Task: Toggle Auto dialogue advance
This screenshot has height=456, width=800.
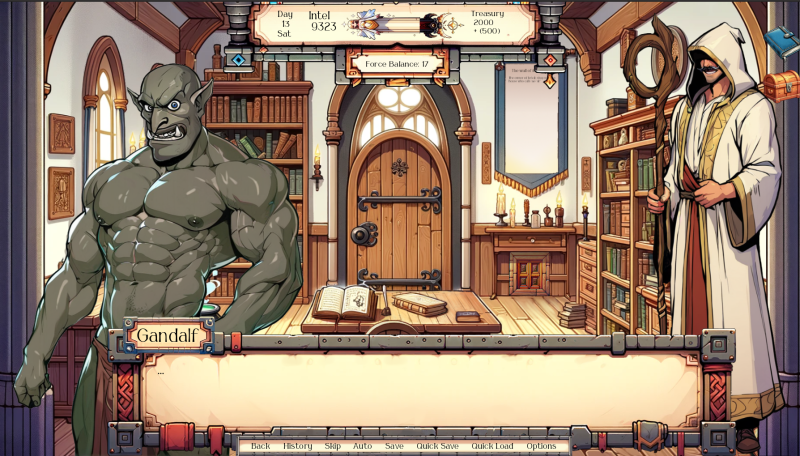Action: click(x=362, y=446)
